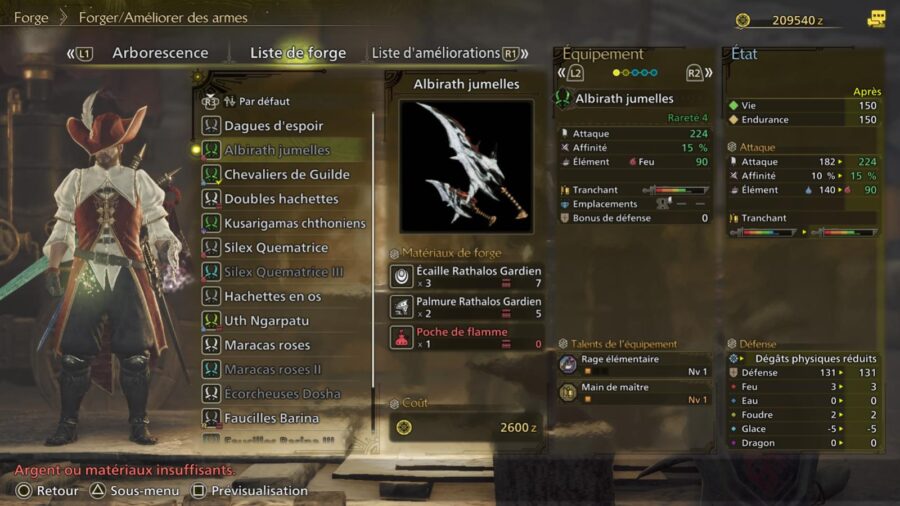Switch to Liste d'améliorations tab
This screenshot has height=506, width=900.
pyautogui.click(x=435, y=53)
